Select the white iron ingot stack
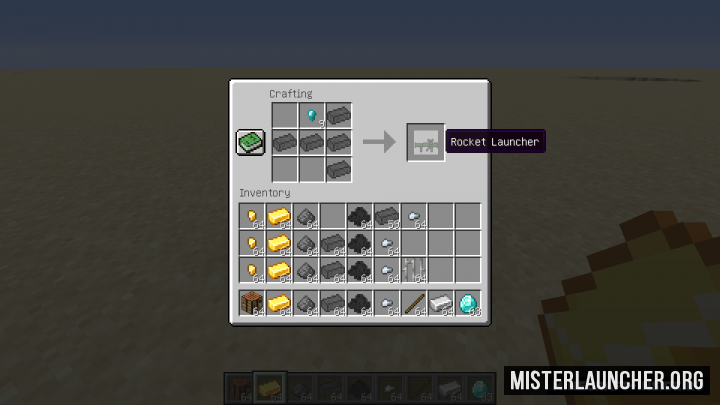The width and height of the screenshot is (720, 405). coord(441,303)
